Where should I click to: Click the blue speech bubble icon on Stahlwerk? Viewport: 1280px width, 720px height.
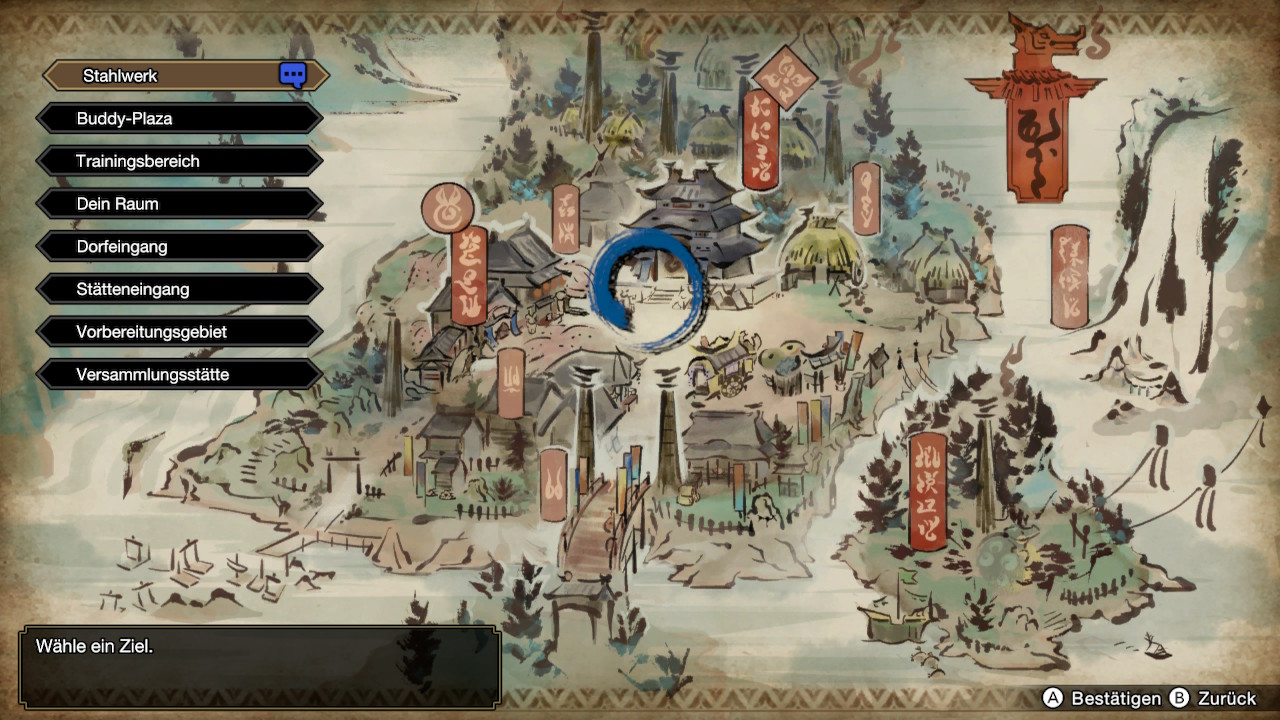click(x=292, y=75)
